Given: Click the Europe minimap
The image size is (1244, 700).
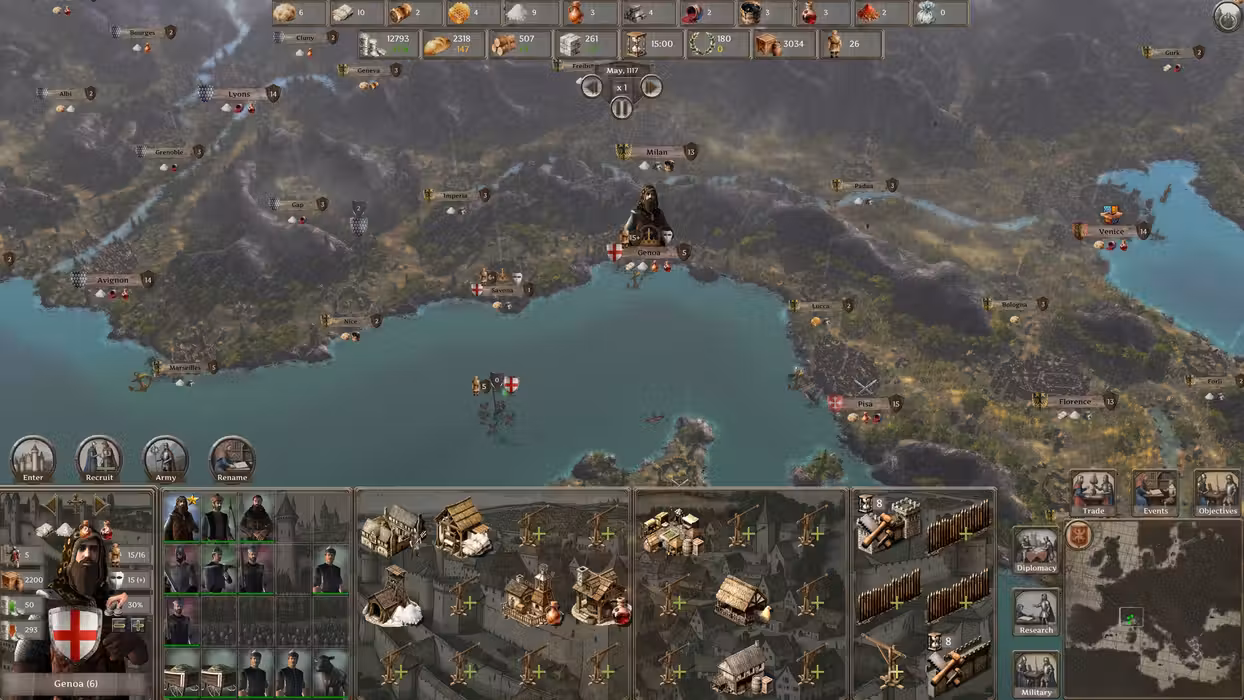Looking at the screenshot, I should [1152, 608].
